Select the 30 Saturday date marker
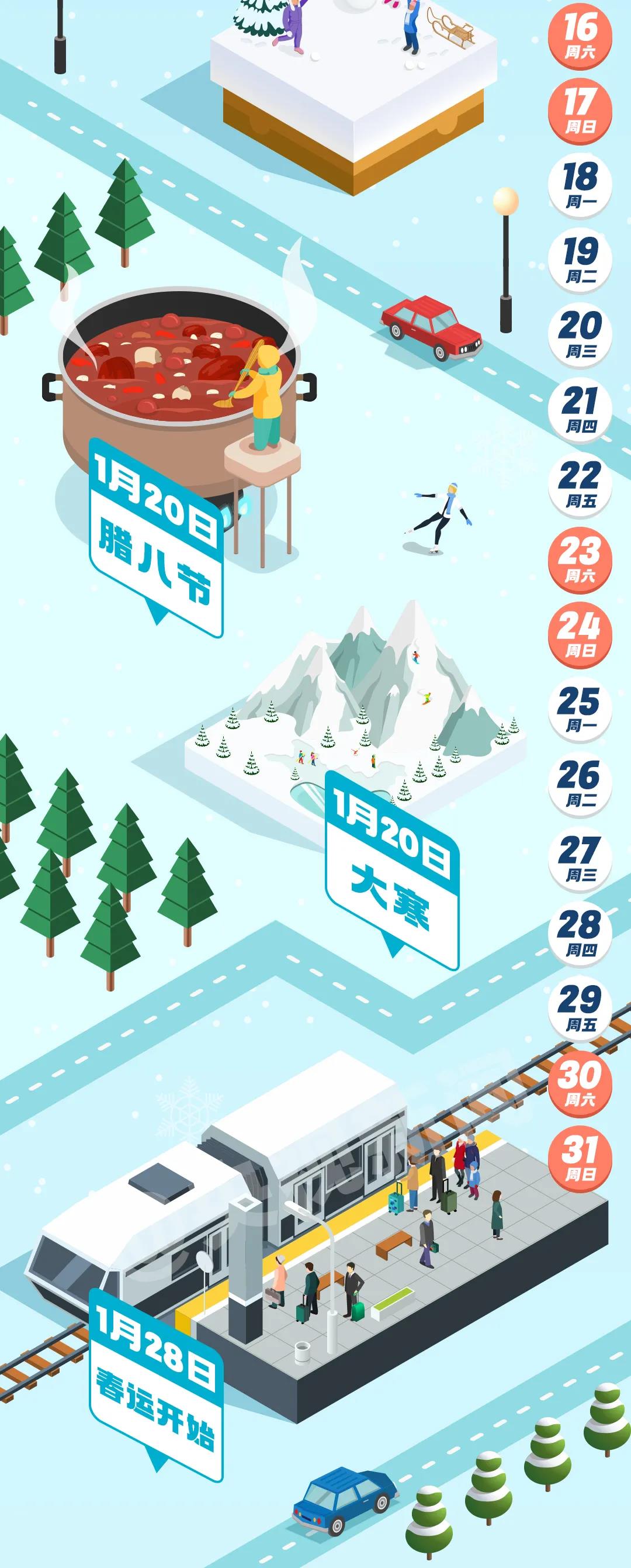Screen dimensions: 631x1568 coord(580,1084)
